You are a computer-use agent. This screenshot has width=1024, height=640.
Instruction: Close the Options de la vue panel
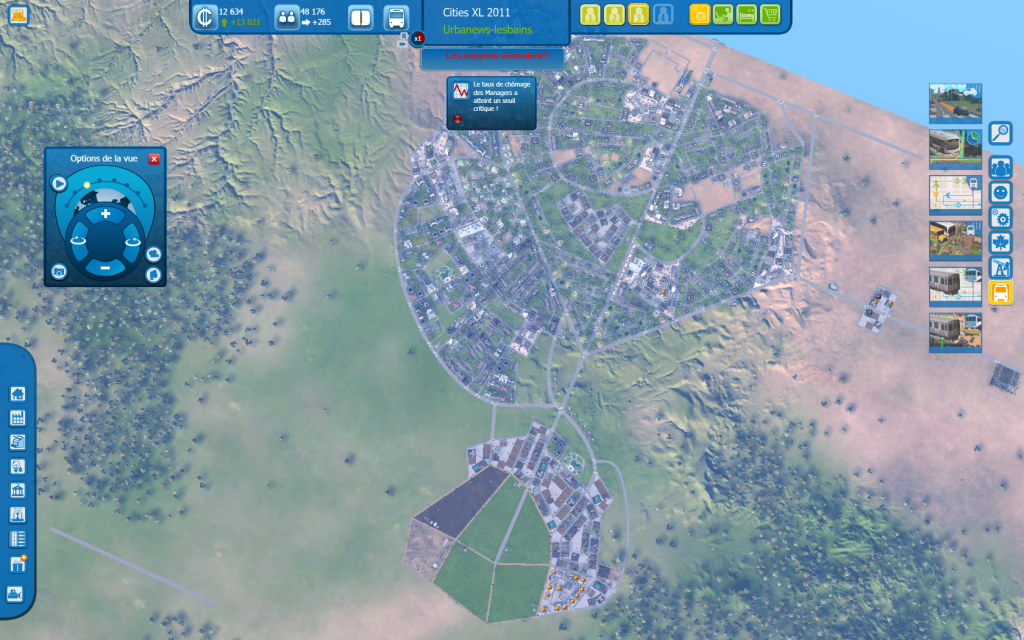click(154, 159)
